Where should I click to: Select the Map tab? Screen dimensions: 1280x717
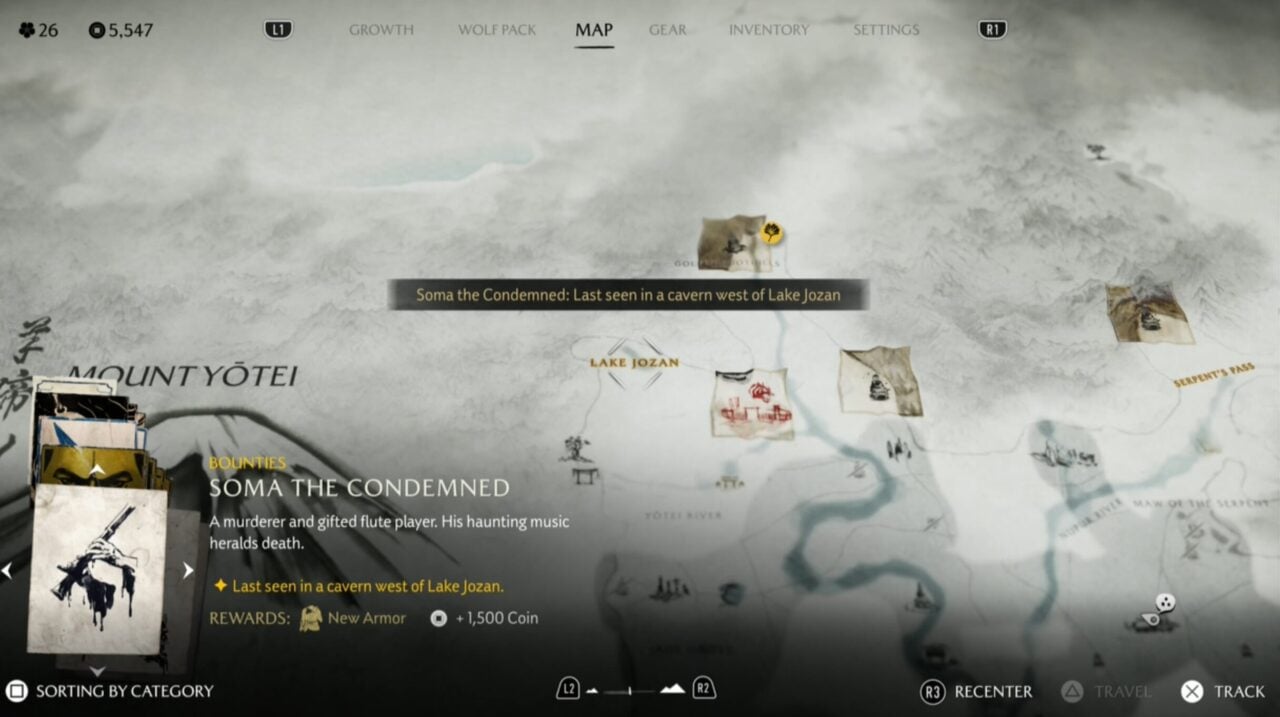(x=594, y=30)
